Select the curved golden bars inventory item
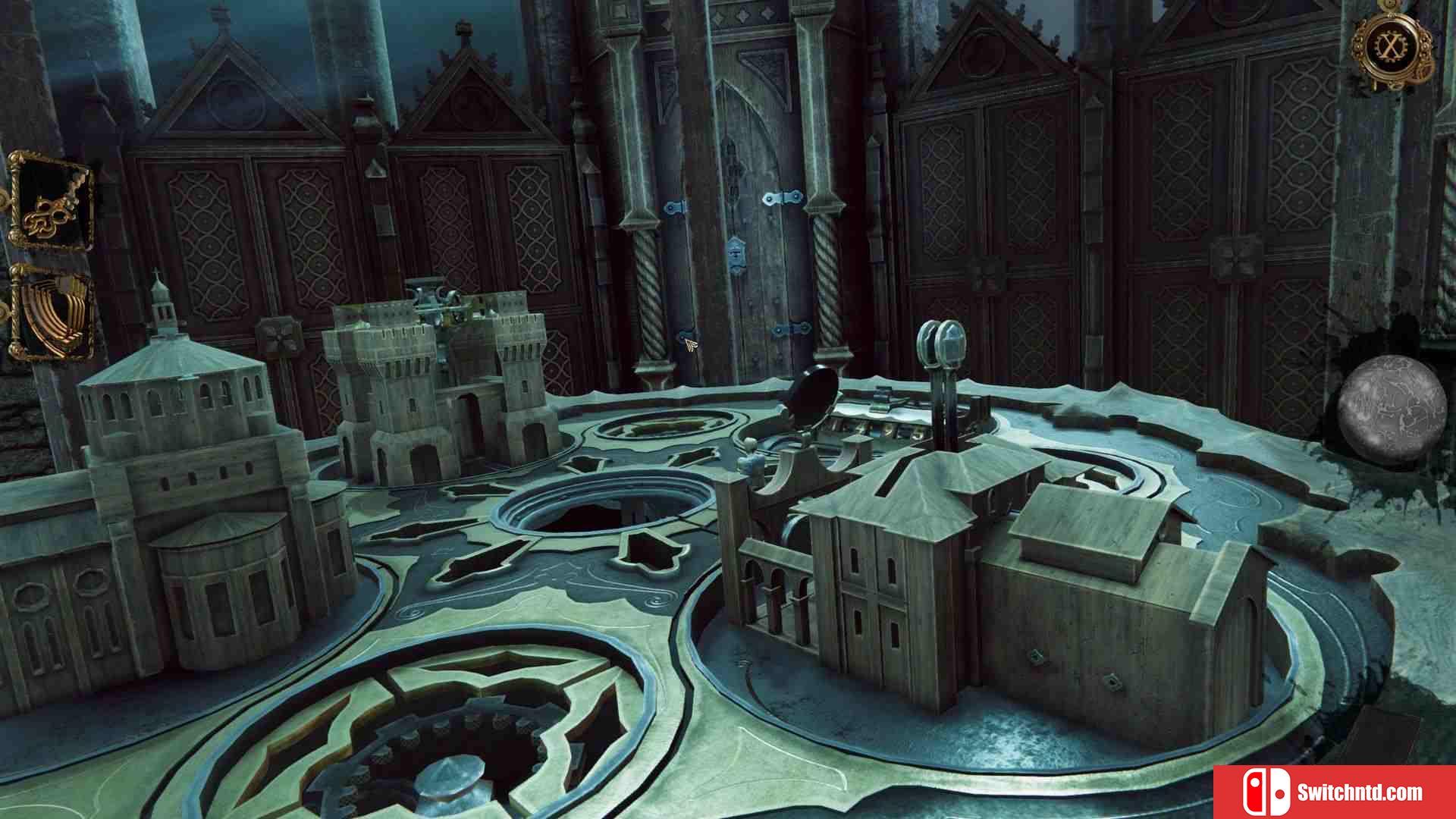 coord(52,312)
